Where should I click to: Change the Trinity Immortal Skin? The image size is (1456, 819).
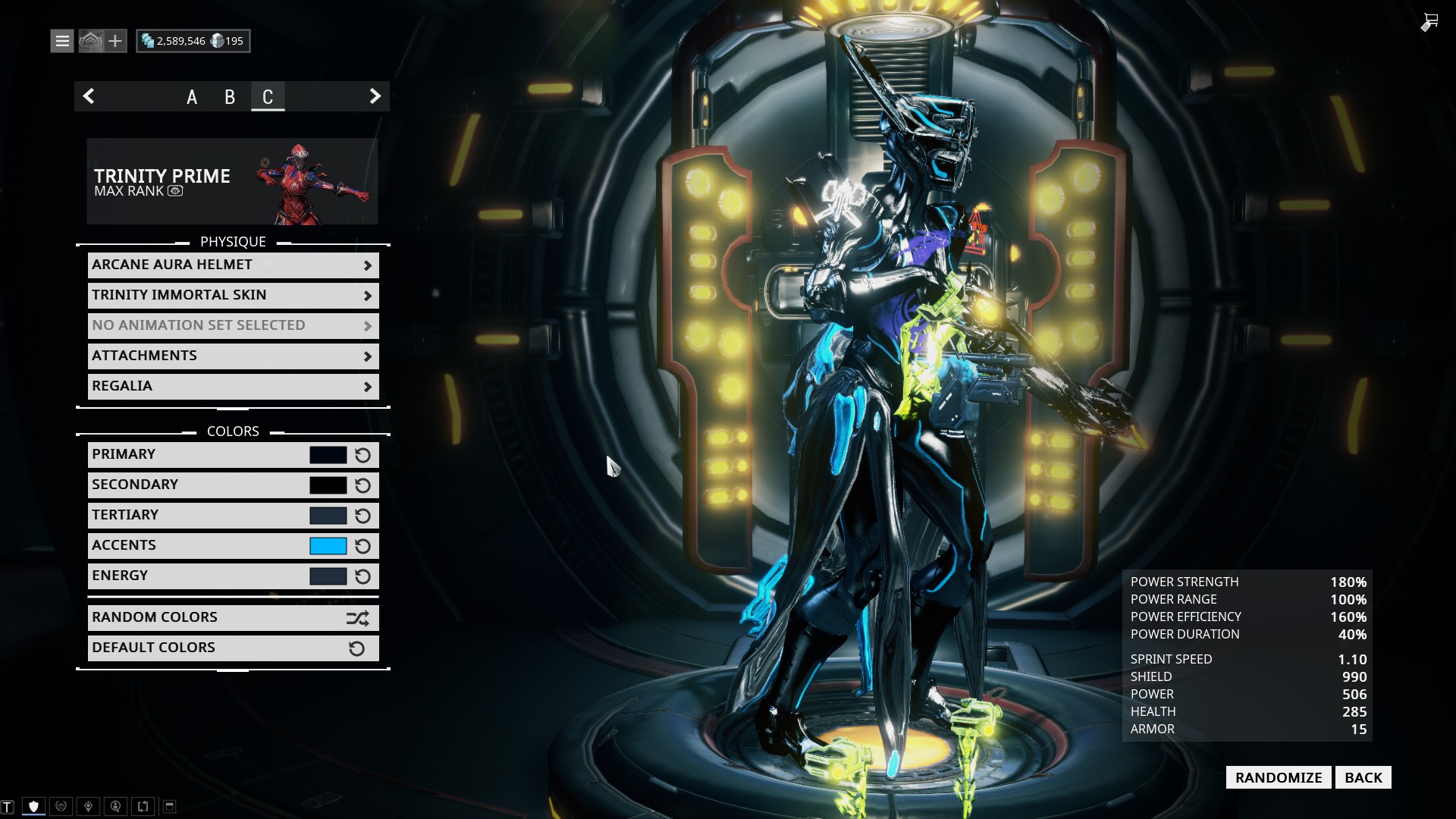click(x=233, y=295)
